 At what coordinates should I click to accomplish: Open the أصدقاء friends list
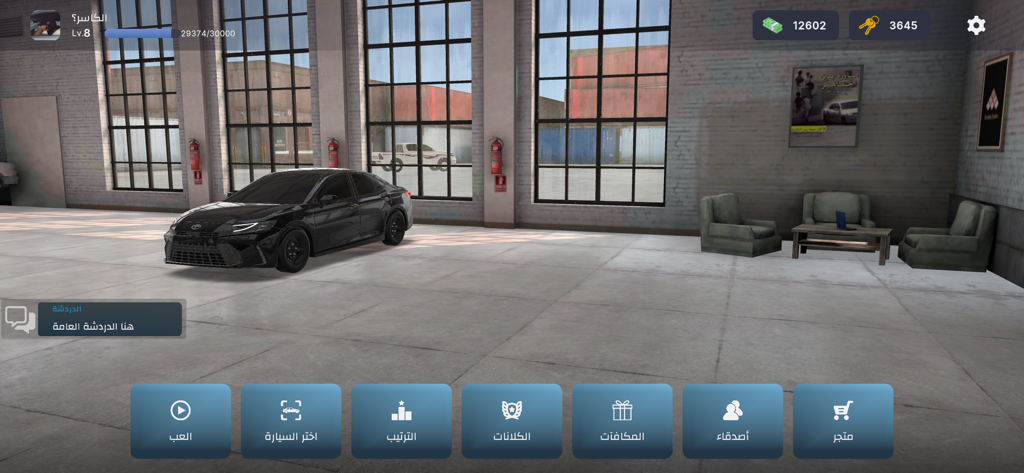tap(733, 421)
